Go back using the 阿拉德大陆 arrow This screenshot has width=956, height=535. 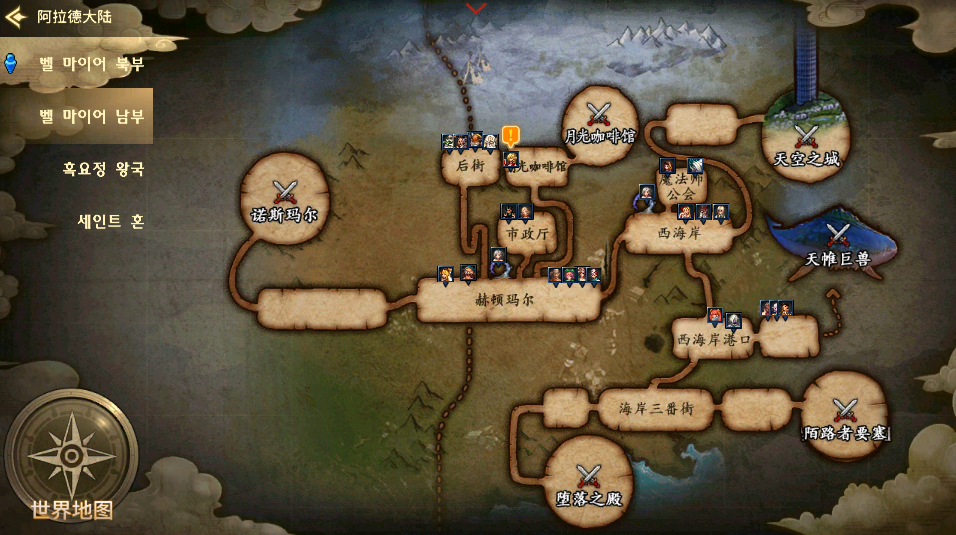click(x=16, y=16)
